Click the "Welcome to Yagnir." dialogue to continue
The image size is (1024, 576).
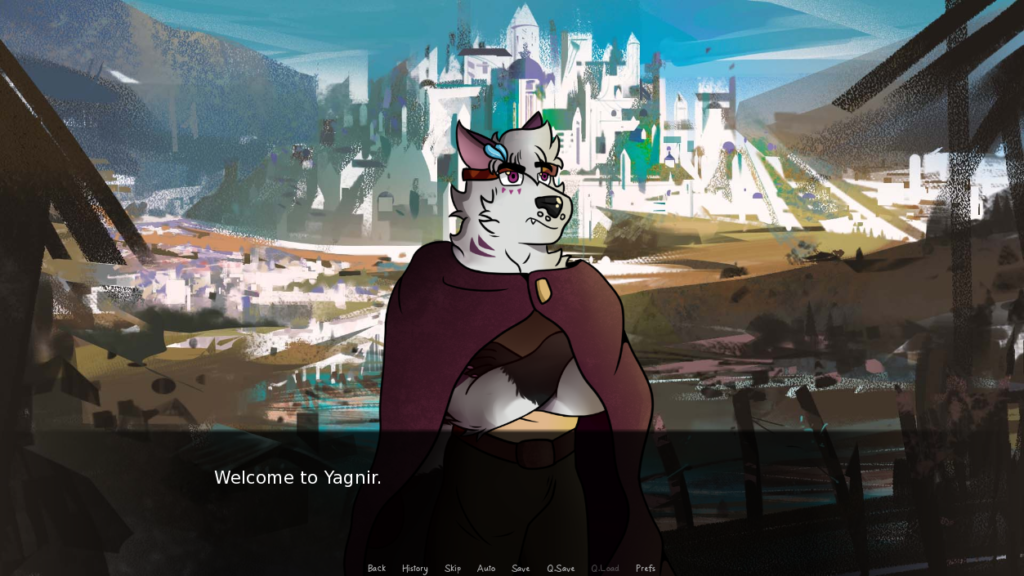[x=298, y=478]
